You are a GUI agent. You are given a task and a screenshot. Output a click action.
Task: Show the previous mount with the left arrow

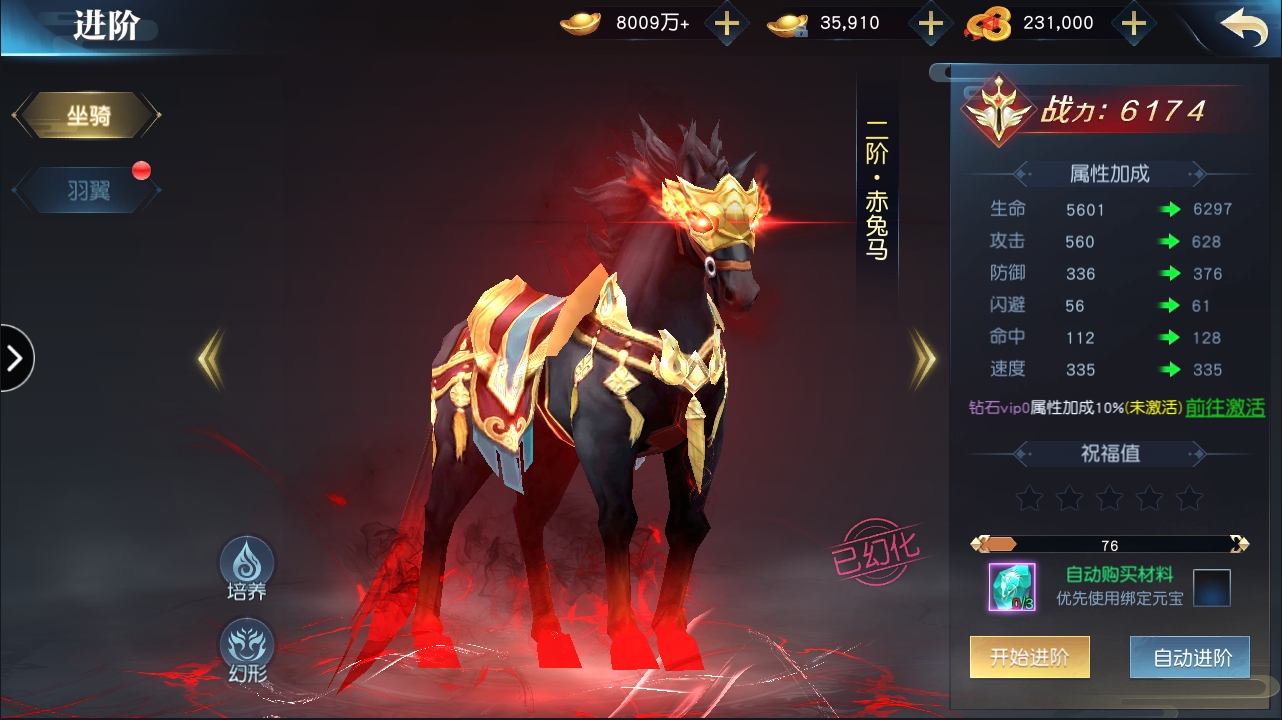coord(210,359)
